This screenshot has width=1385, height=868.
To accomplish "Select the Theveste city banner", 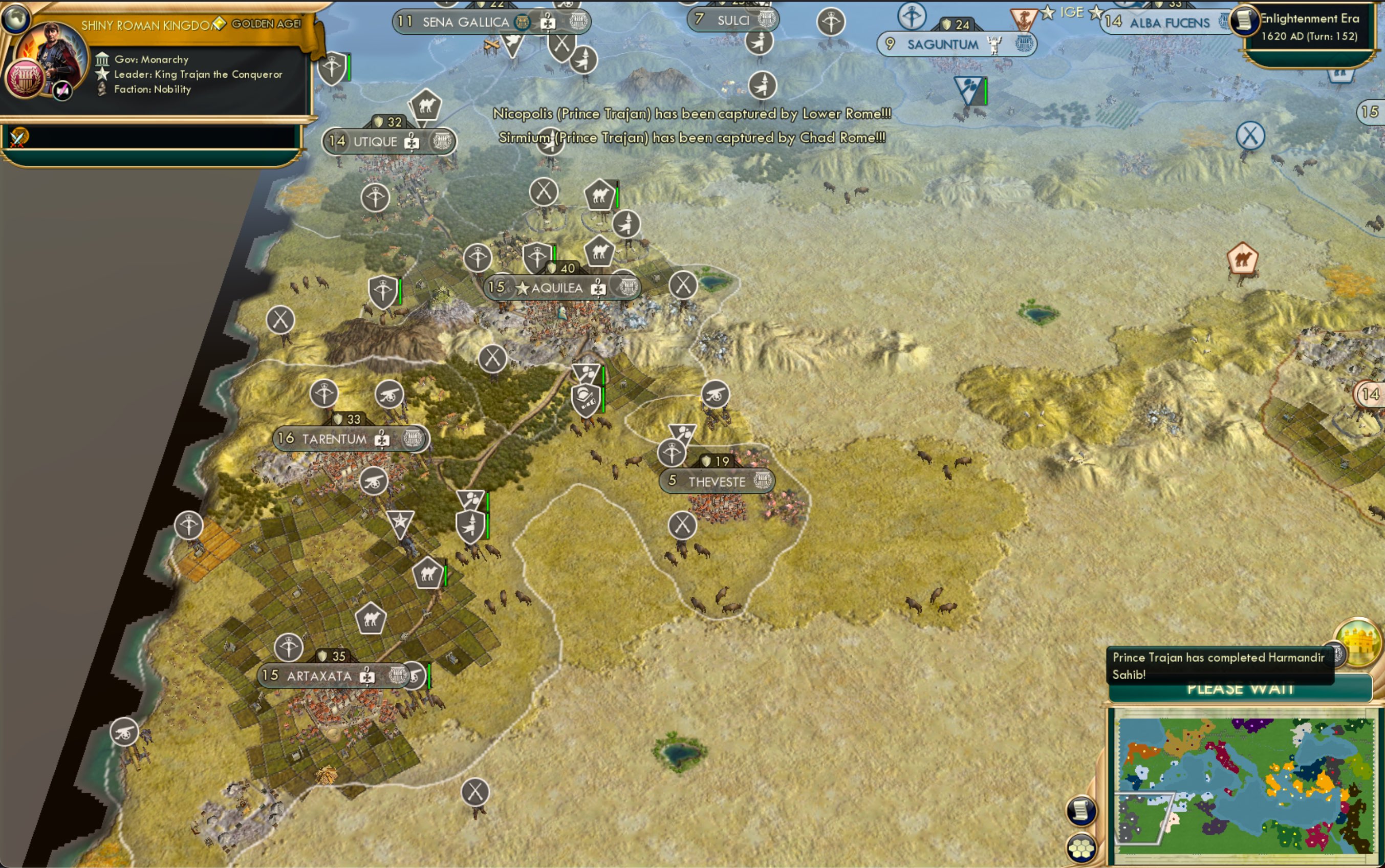I will pos(713,481).
